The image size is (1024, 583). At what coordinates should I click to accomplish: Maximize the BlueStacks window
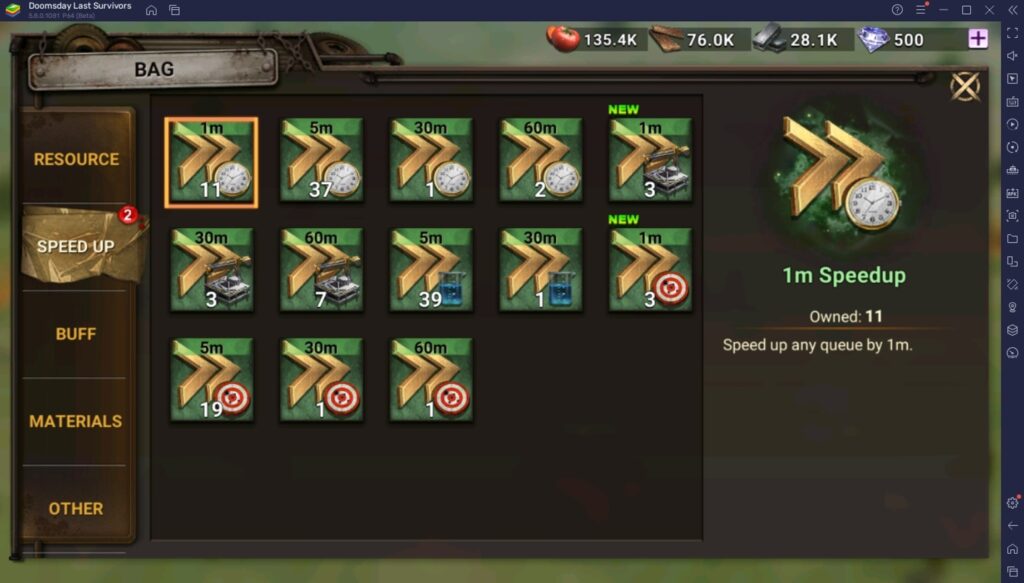click(x=966, y=10)
